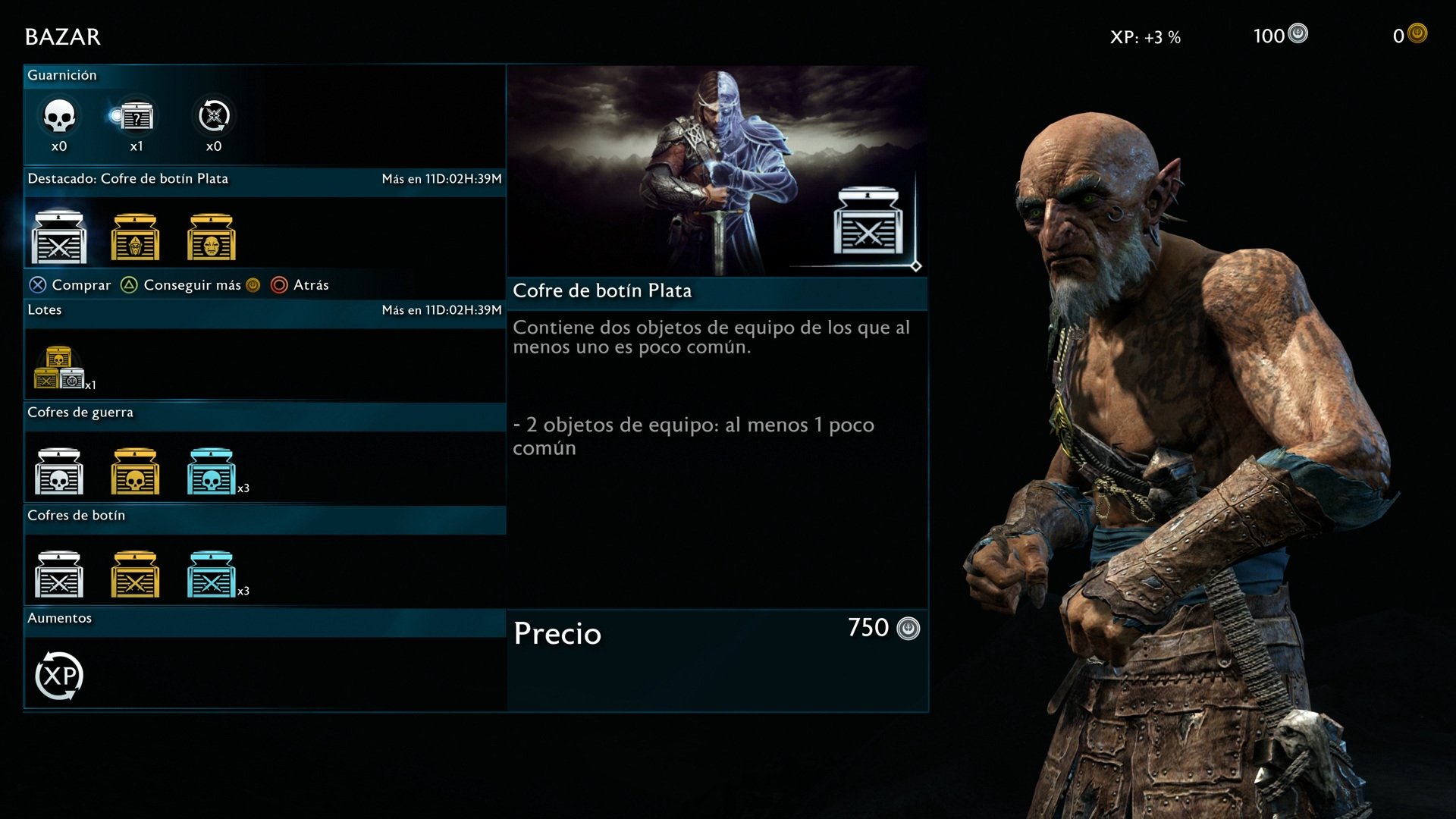Choose the silver skull war chest
1456x819 pixels.
point(59,472)
